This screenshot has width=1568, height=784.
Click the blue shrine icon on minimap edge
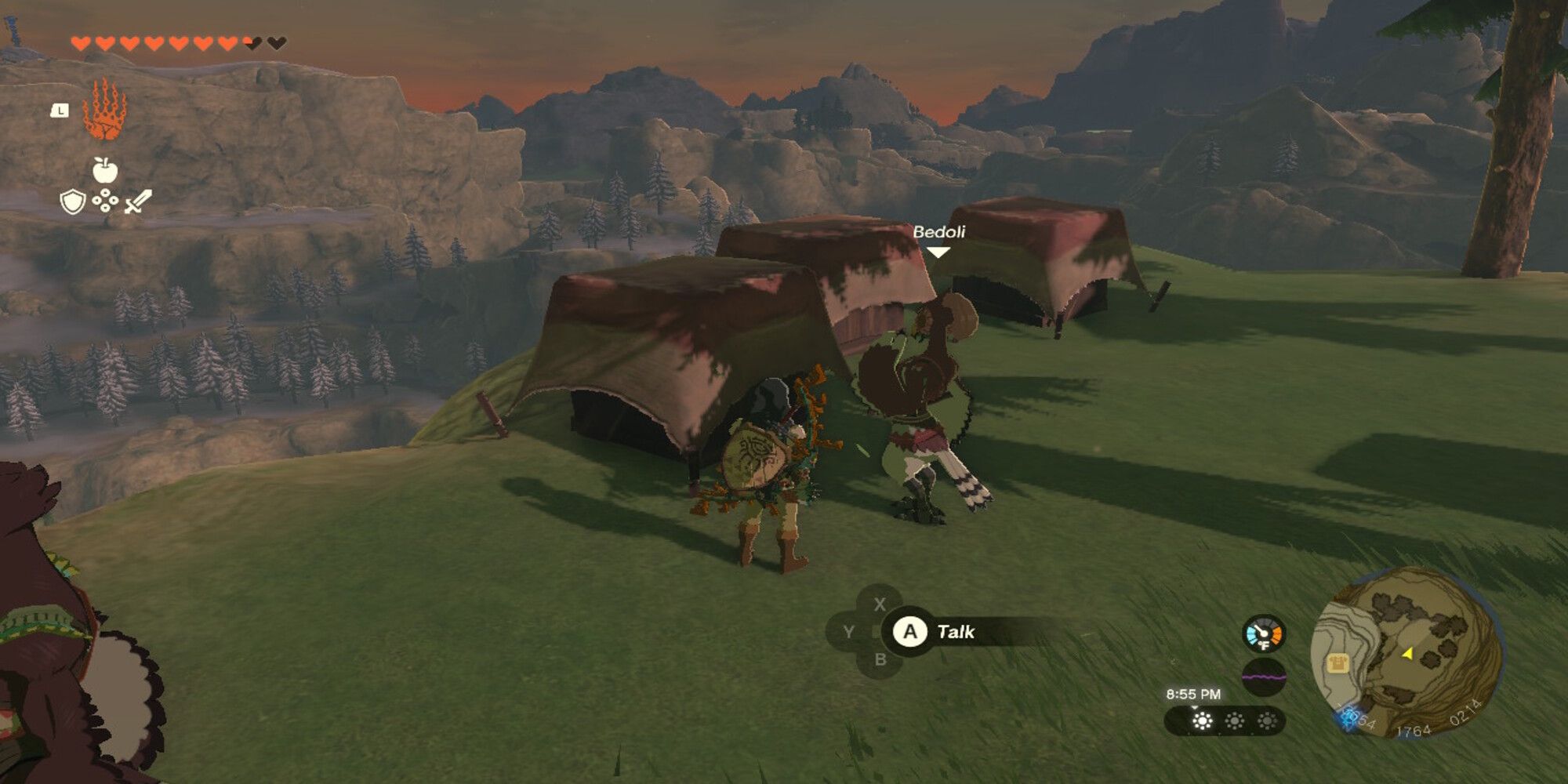[x=1348, y=717]
